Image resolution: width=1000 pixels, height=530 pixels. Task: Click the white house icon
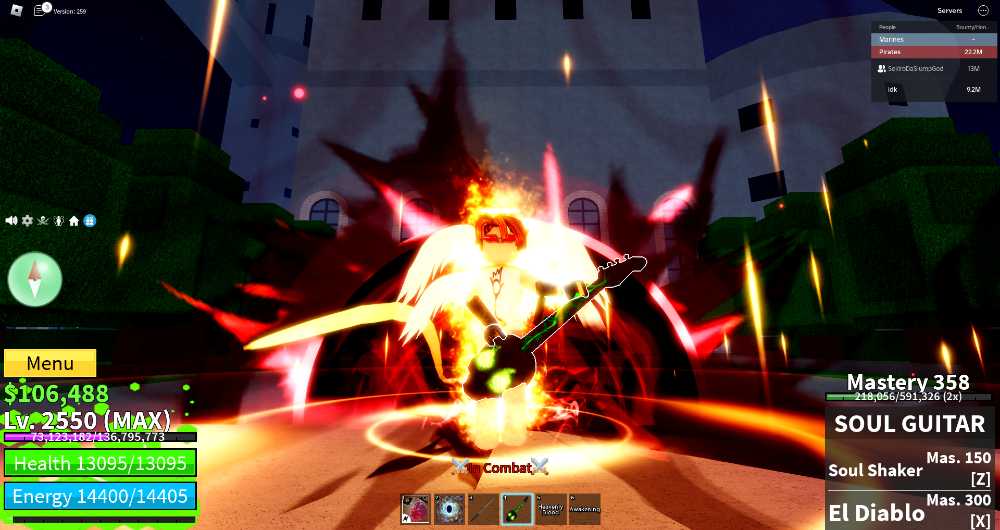click(74, 220)
